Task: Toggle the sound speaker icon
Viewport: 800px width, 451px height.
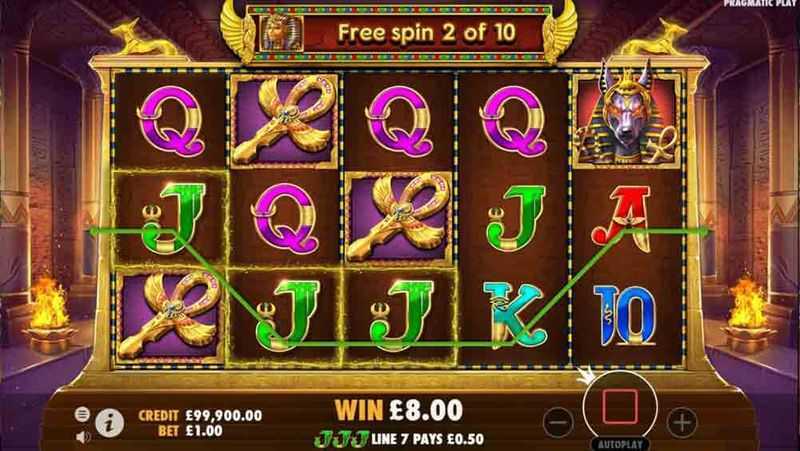Action: [x=83, y=435]
